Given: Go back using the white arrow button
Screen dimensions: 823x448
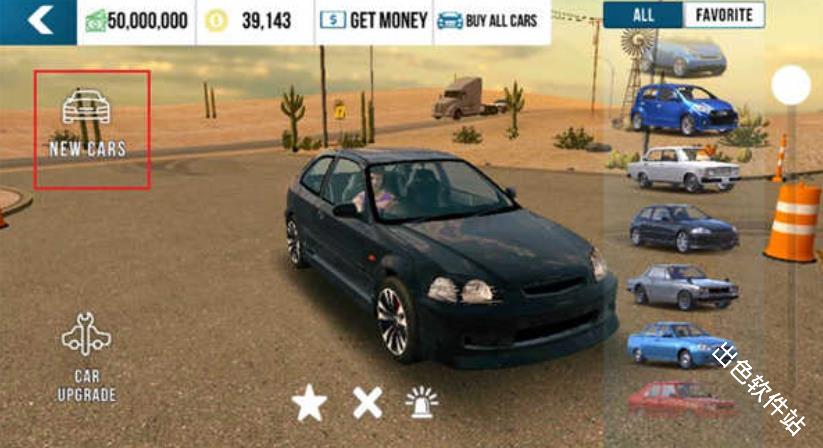Looking at the screenshot, I should [x=38, y=20].
